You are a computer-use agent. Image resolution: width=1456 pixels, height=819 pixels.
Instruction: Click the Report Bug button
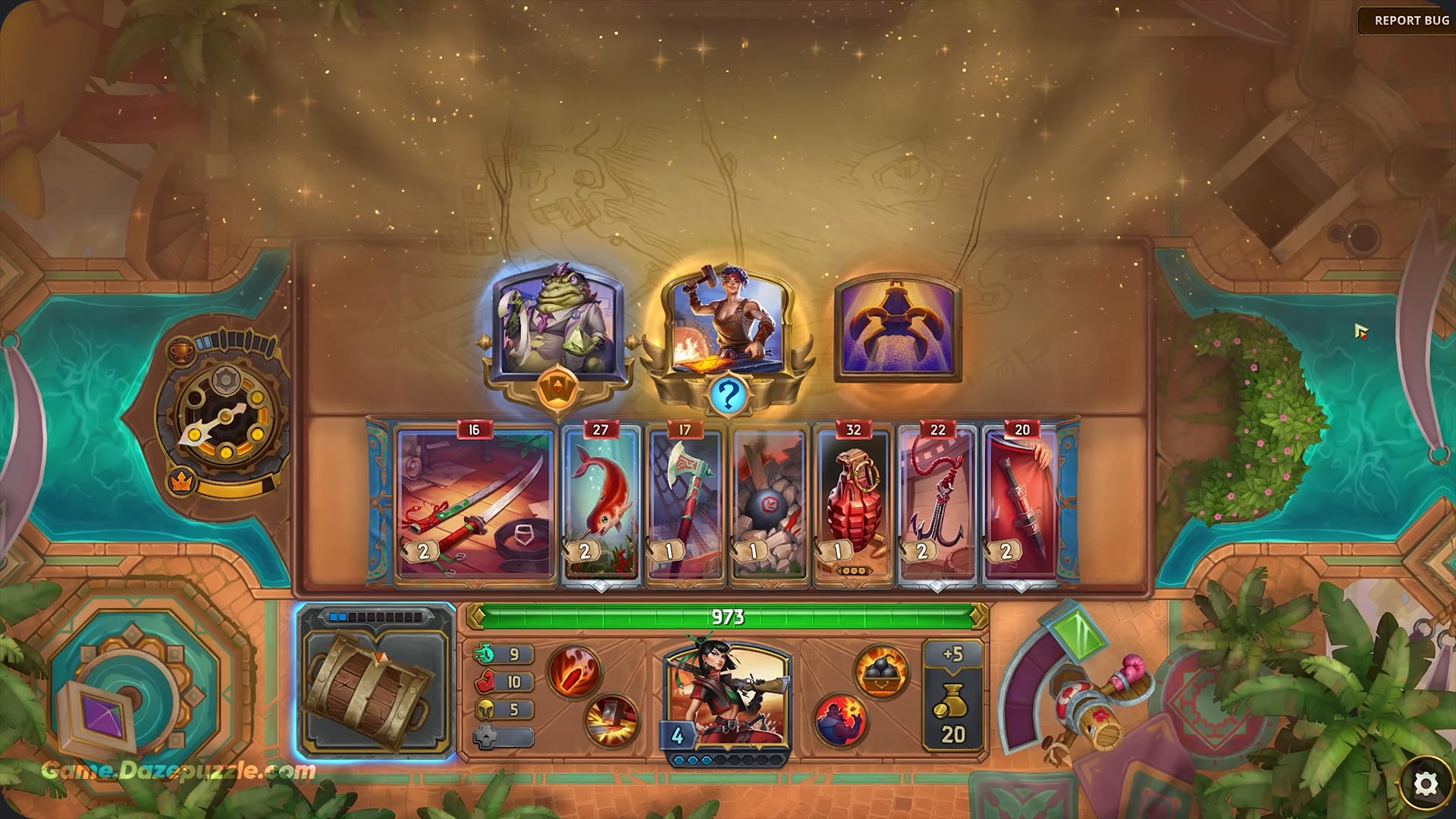point(1410,20)
